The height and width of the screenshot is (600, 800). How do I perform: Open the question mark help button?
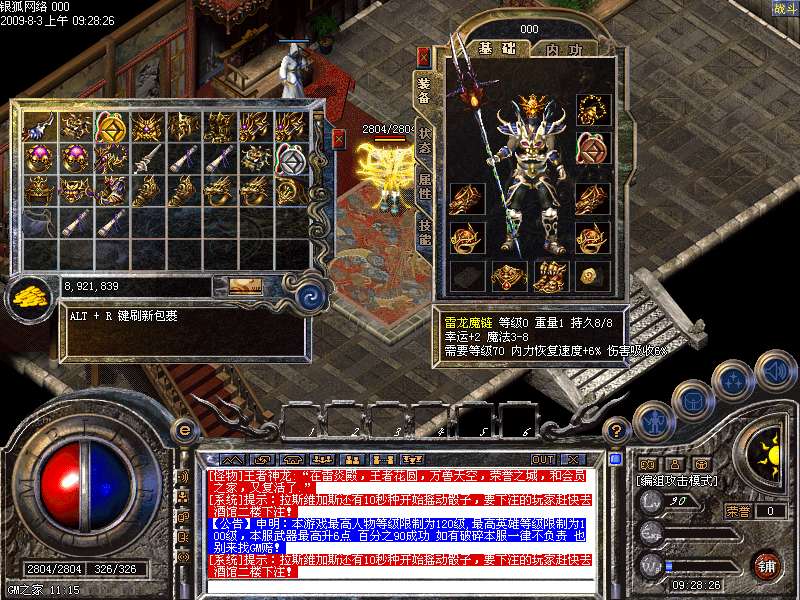(x=618, y=430)
